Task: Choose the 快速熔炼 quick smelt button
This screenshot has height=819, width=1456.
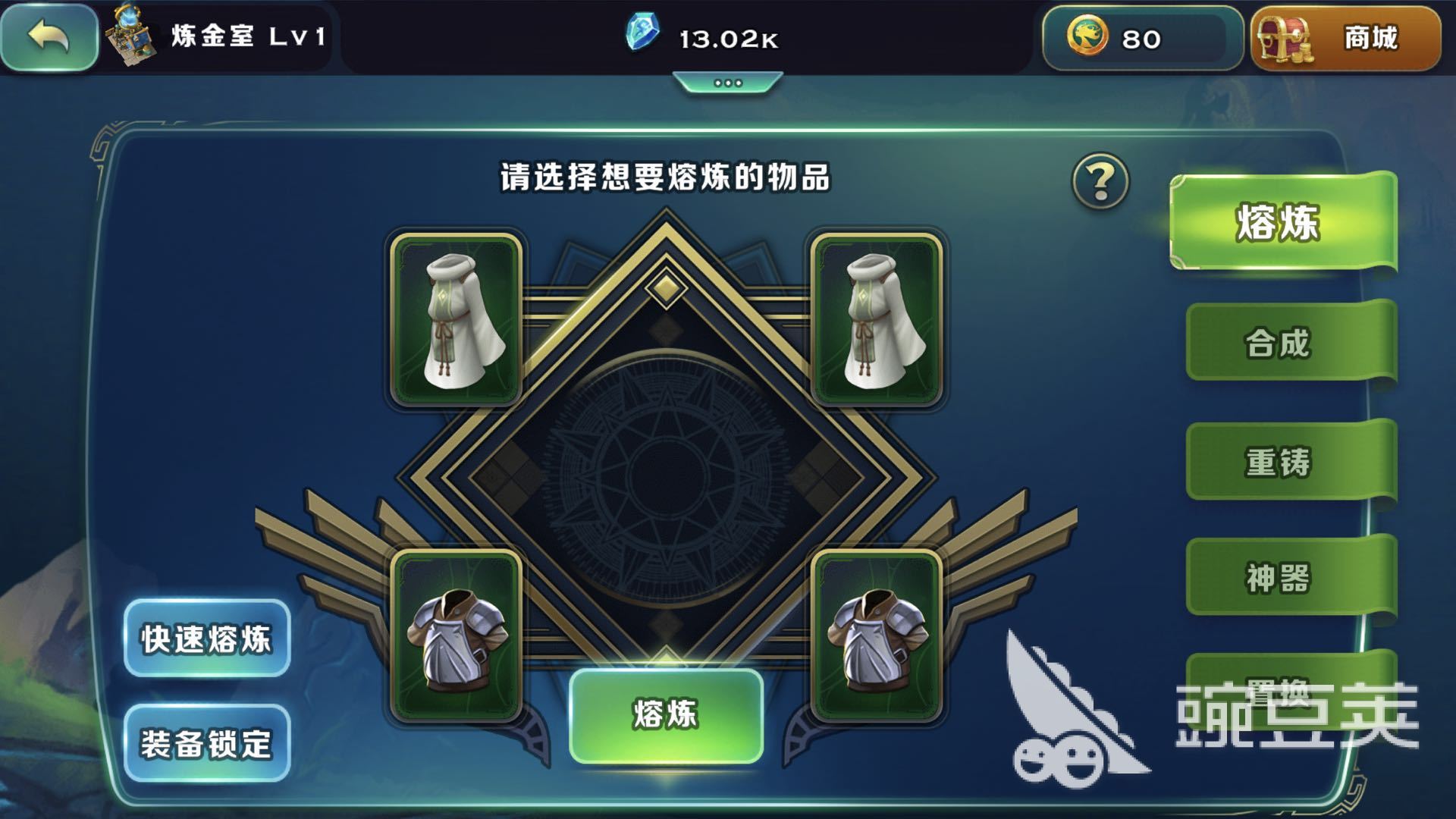Action: [206, 639]
